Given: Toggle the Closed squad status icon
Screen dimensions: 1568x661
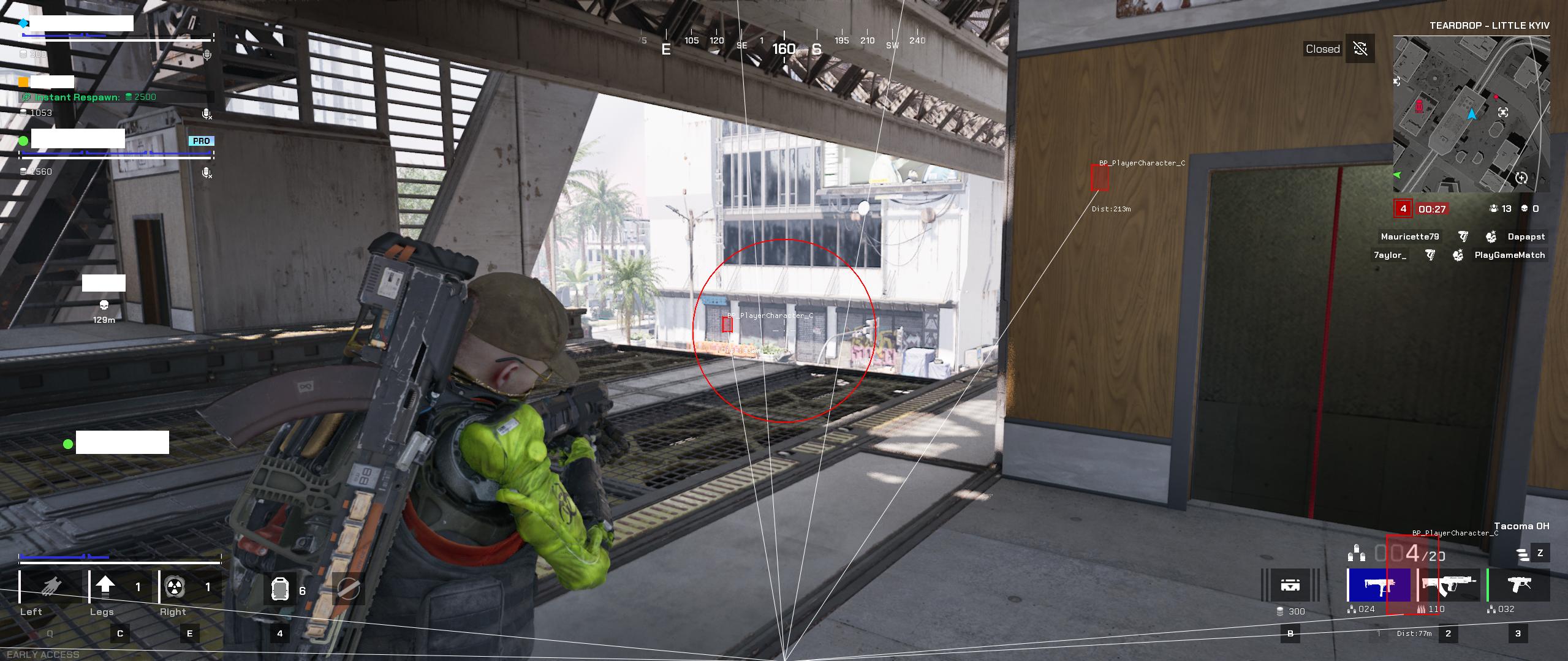Looking at the screenshot, I should (1360, 49).
